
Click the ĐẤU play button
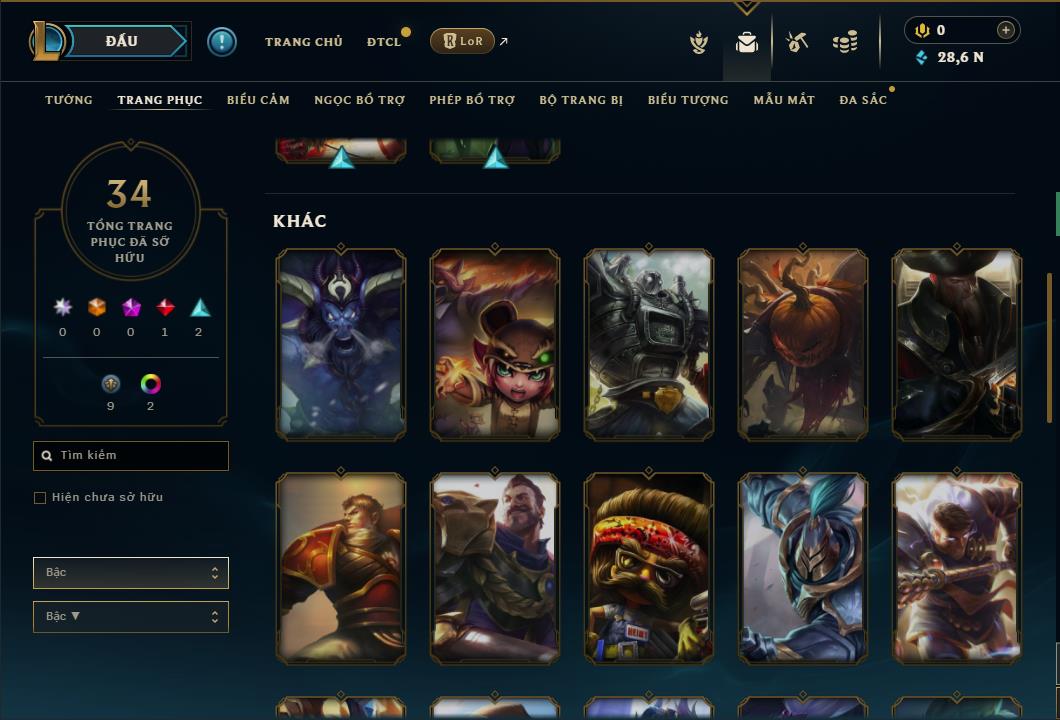(122, 41)
